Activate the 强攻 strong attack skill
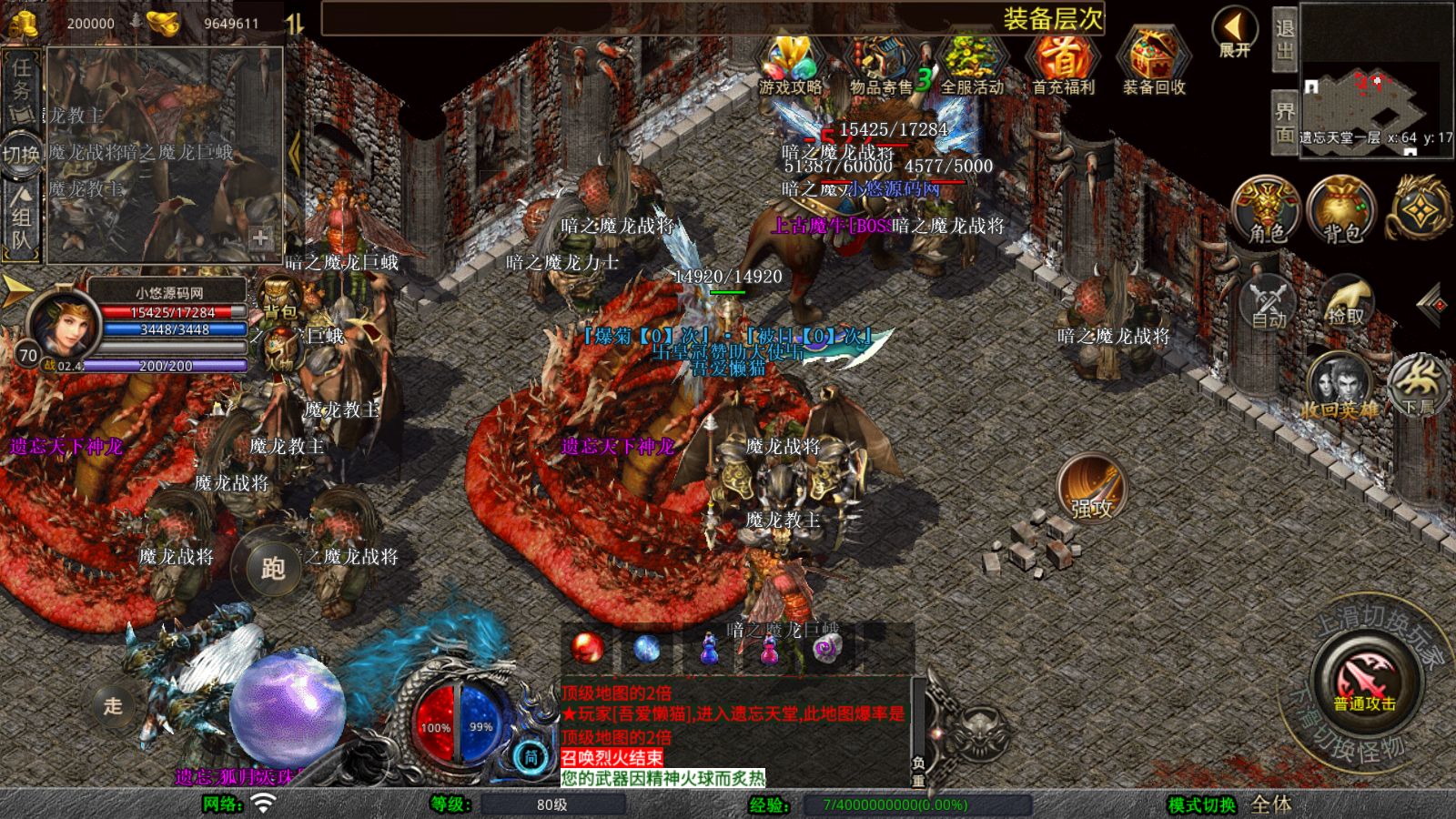This screenshot has width=1456, height=819. pyautogui.click(x=1091, y=489)
